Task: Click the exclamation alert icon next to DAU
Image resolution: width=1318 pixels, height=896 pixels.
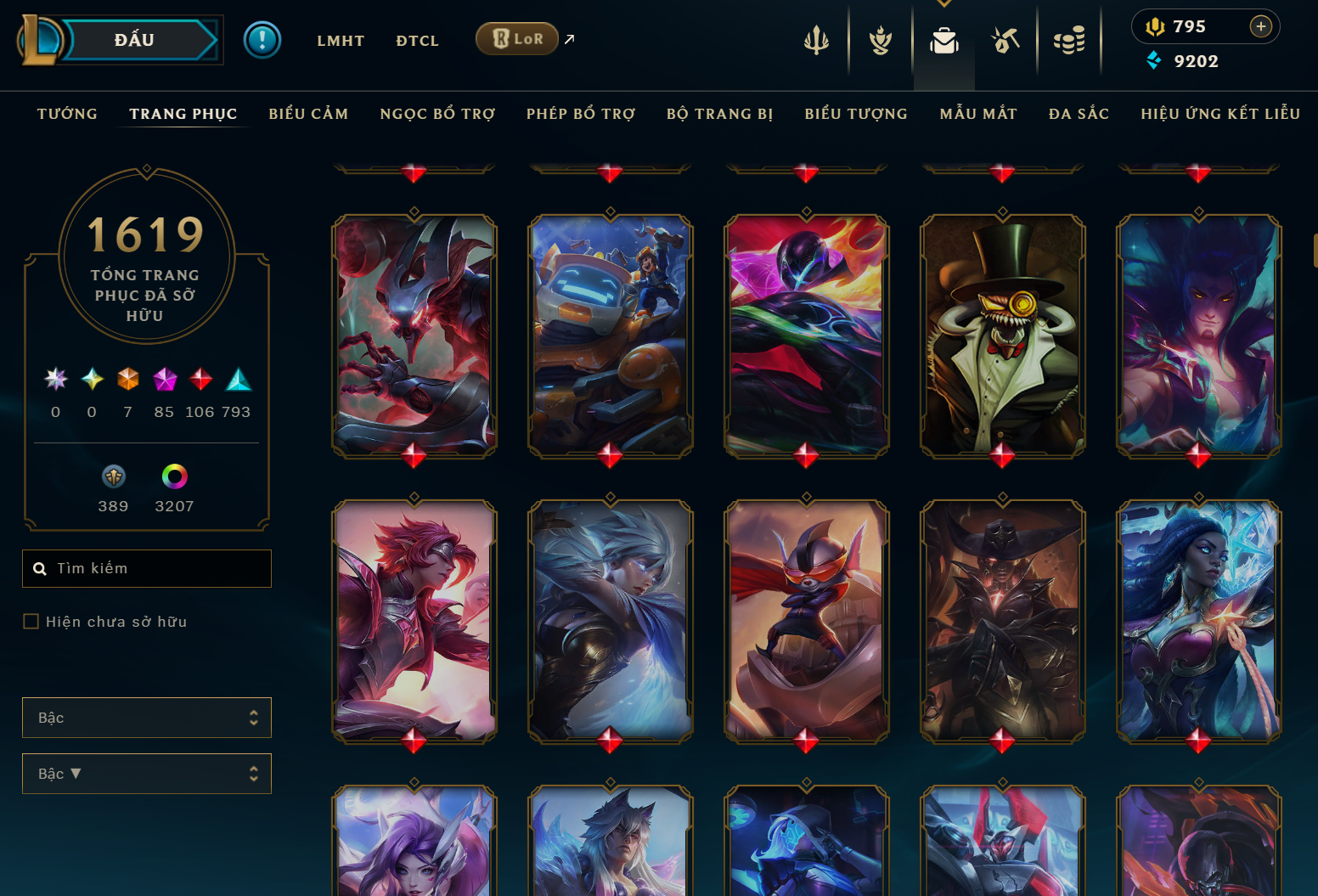Action: [x=262, y=39]
